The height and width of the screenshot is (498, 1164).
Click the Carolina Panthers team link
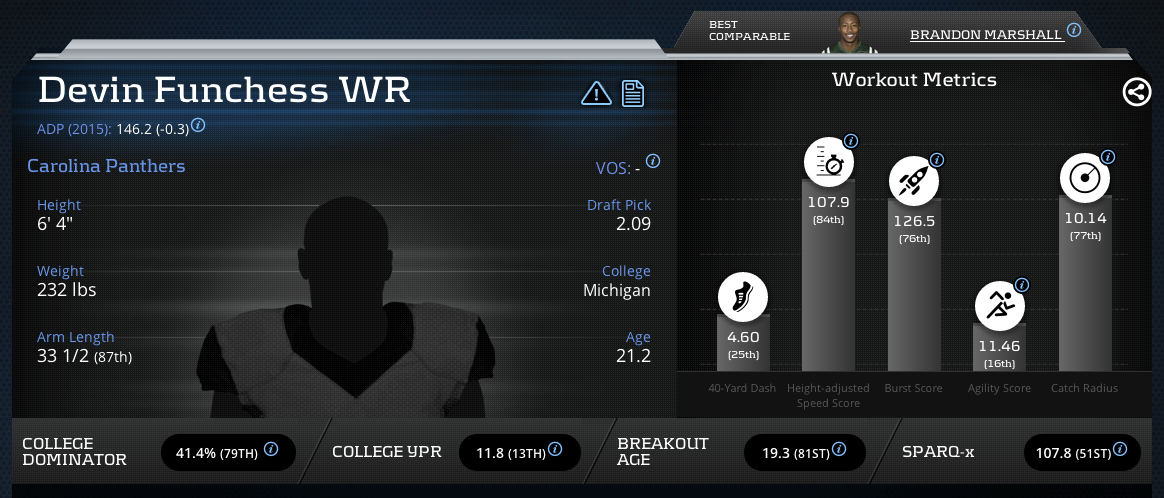point(106,166)
